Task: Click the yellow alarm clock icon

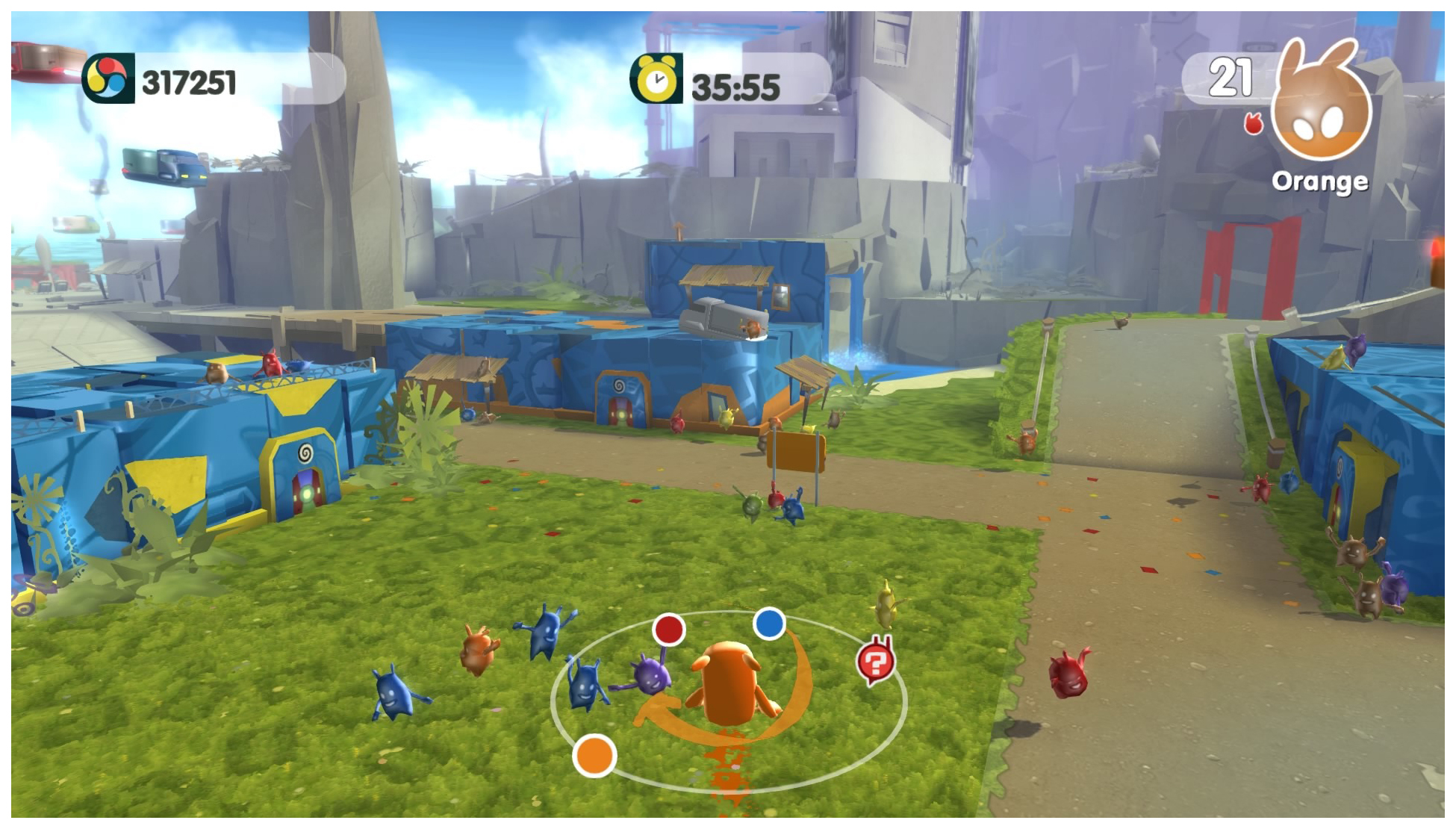Action: point(656,78)
